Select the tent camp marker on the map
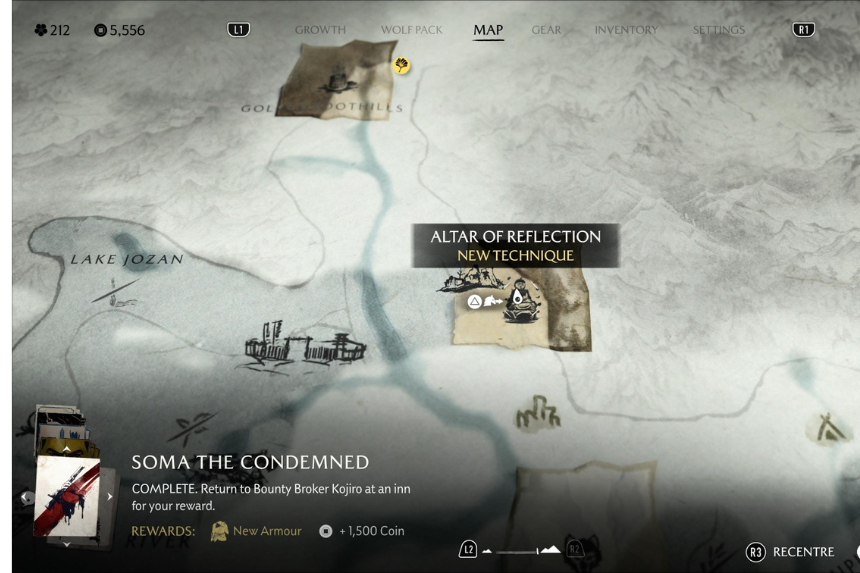 [828, 429]
